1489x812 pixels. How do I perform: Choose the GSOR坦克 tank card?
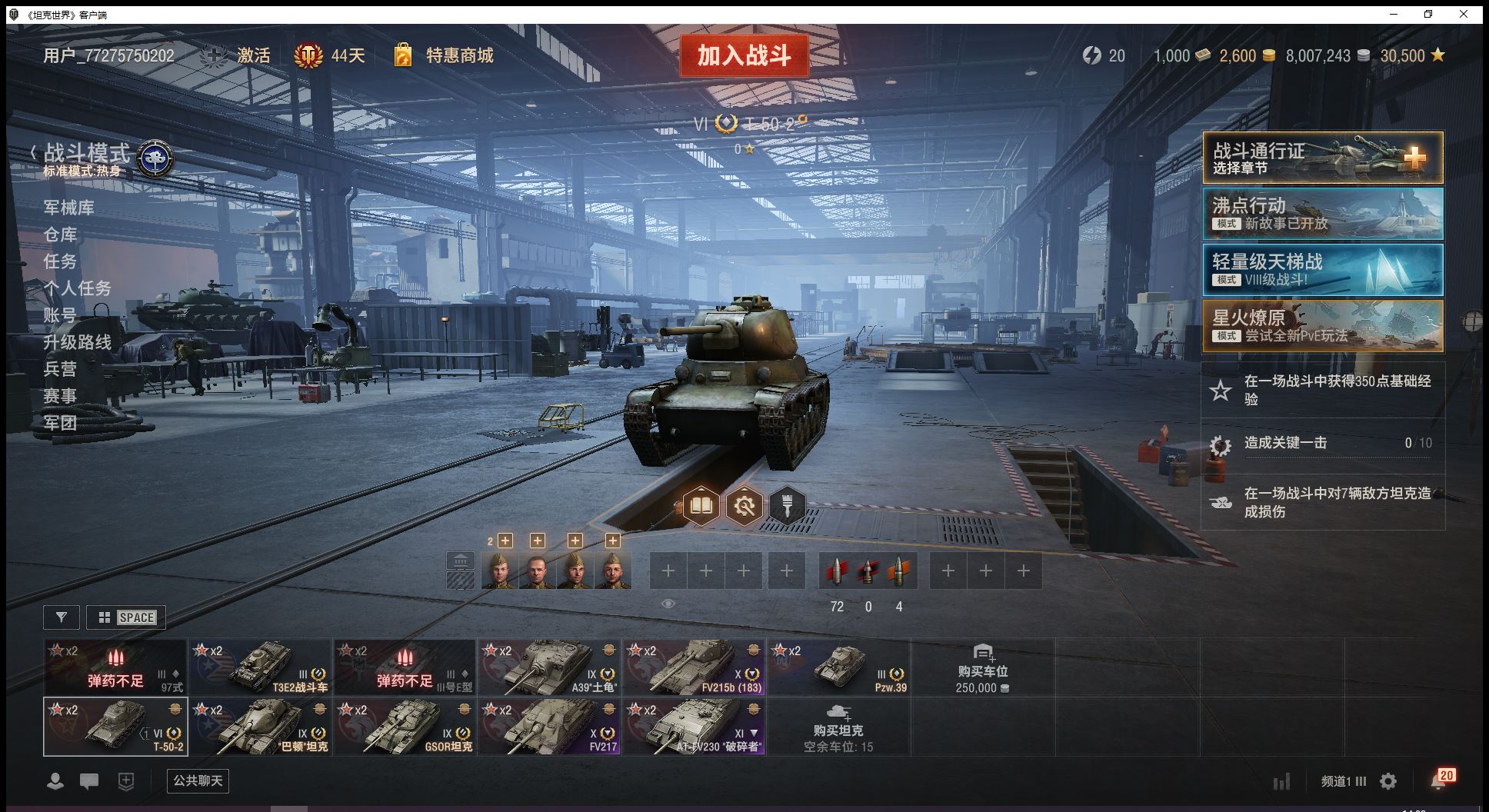405,727
